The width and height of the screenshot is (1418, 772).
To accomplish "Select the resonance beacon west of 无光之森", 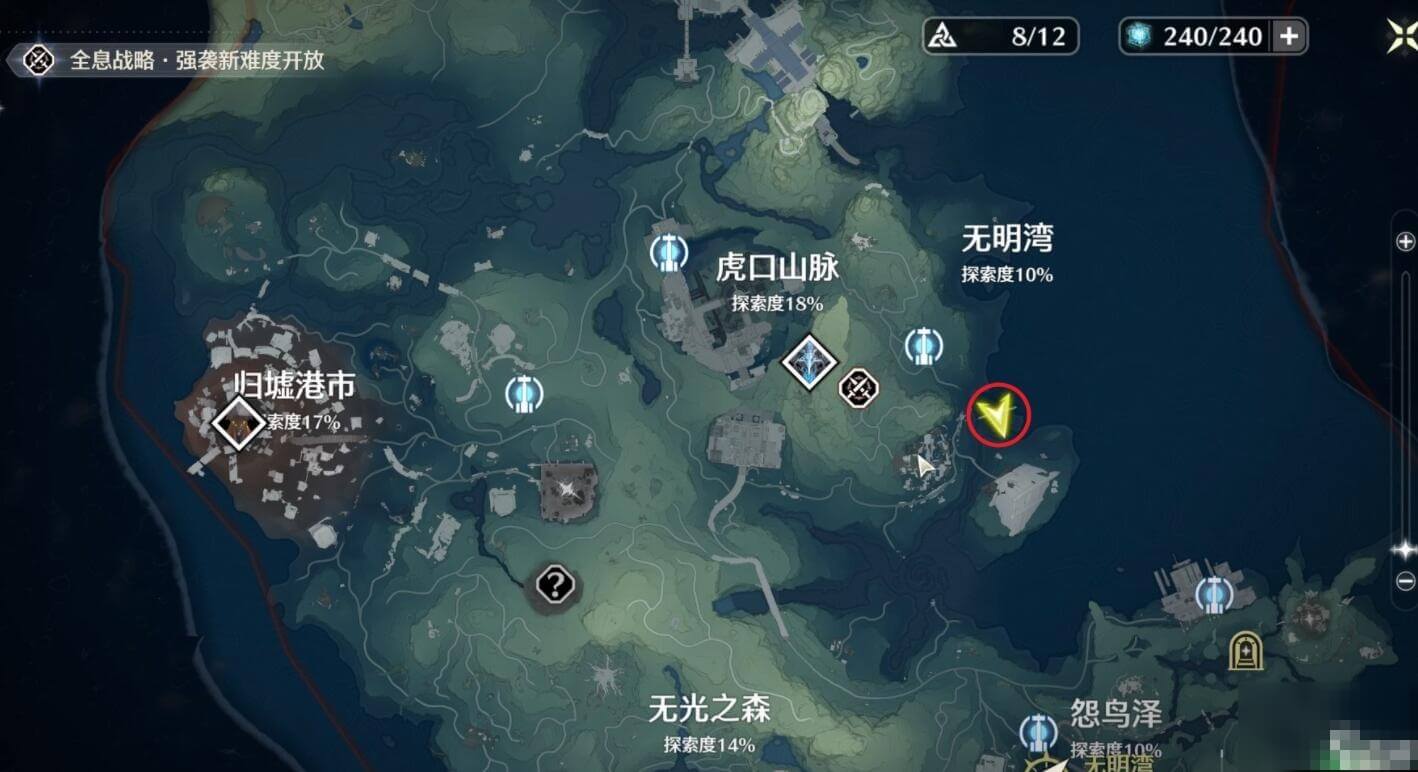I will (524, 394).
